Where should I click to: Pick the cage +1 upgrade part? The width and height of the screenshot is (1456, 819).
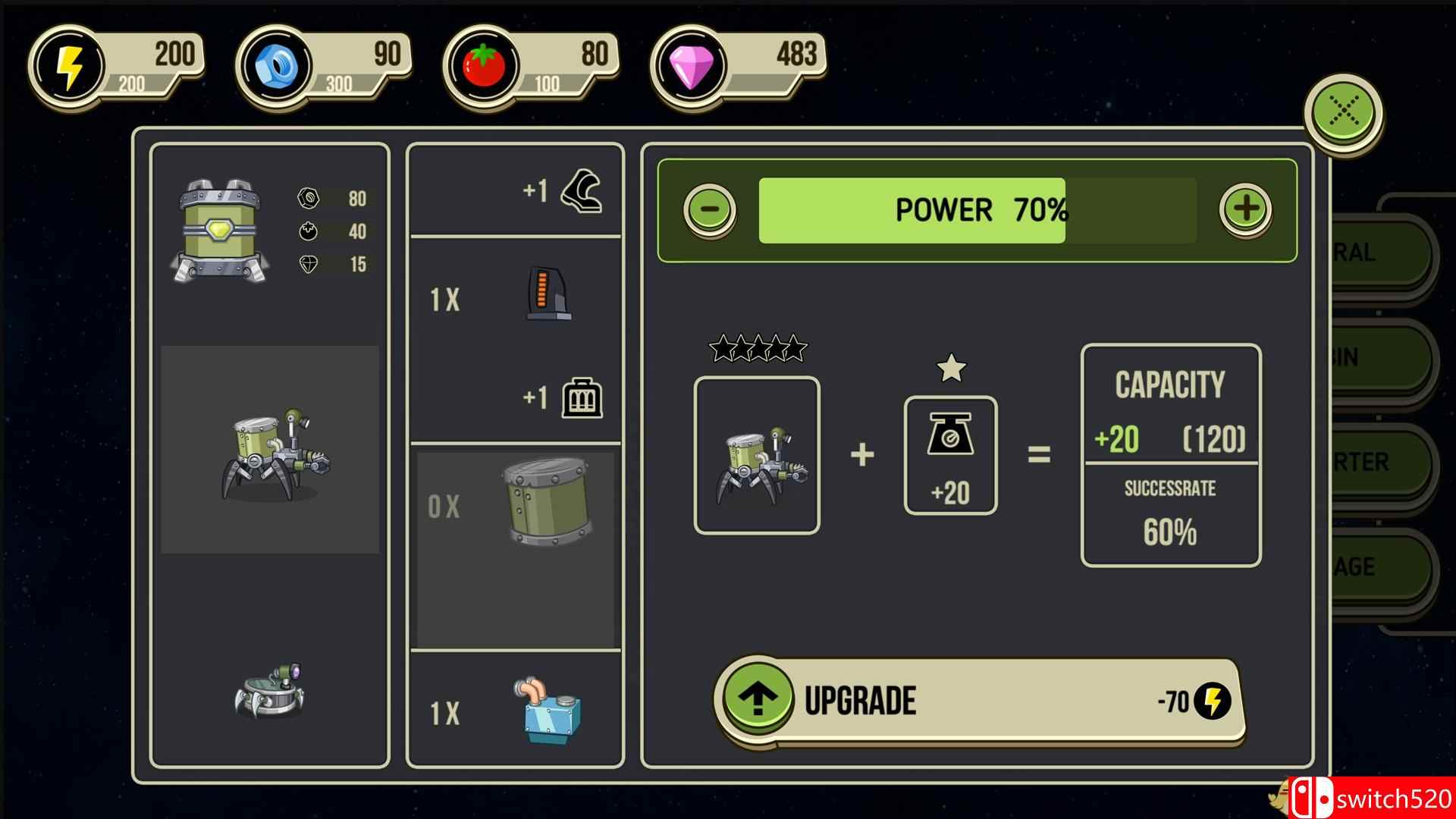pyautogui.click(x=581, y=397)
